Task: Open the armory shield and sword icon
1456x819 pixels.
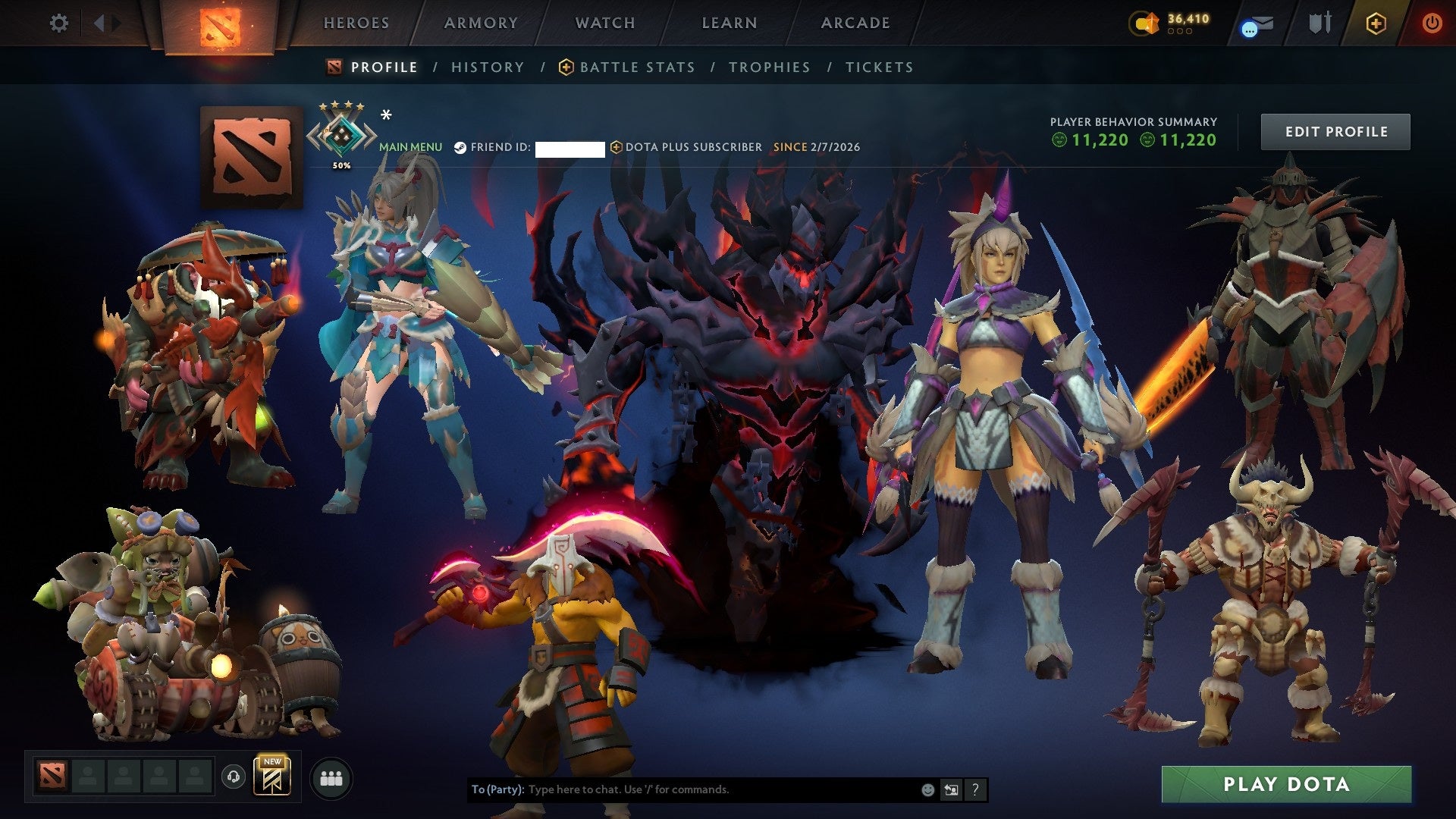Action: pyautogui.click(x=1319, y=23)
